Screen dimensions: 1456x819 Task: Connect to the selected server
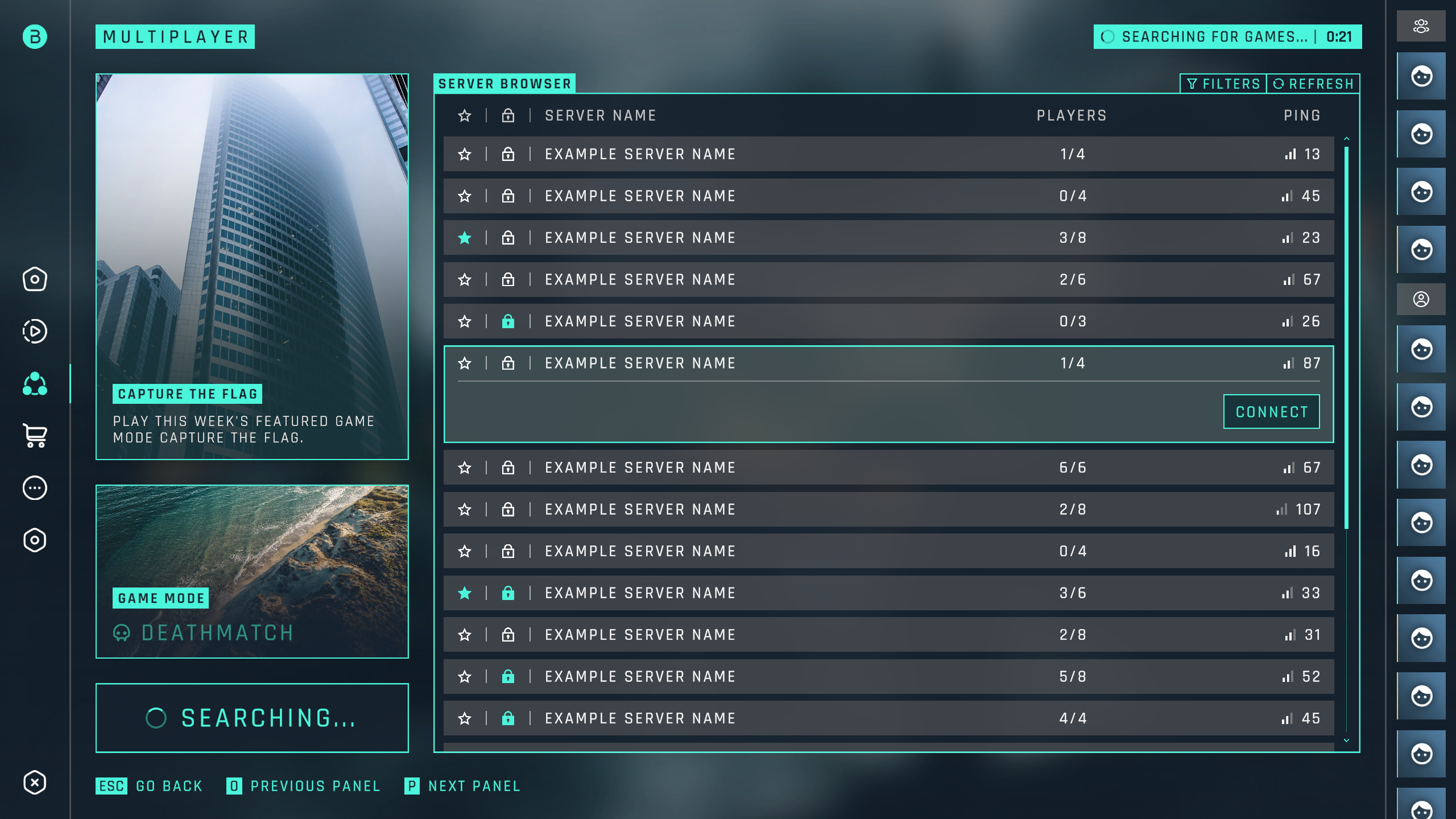[1271, 411]
